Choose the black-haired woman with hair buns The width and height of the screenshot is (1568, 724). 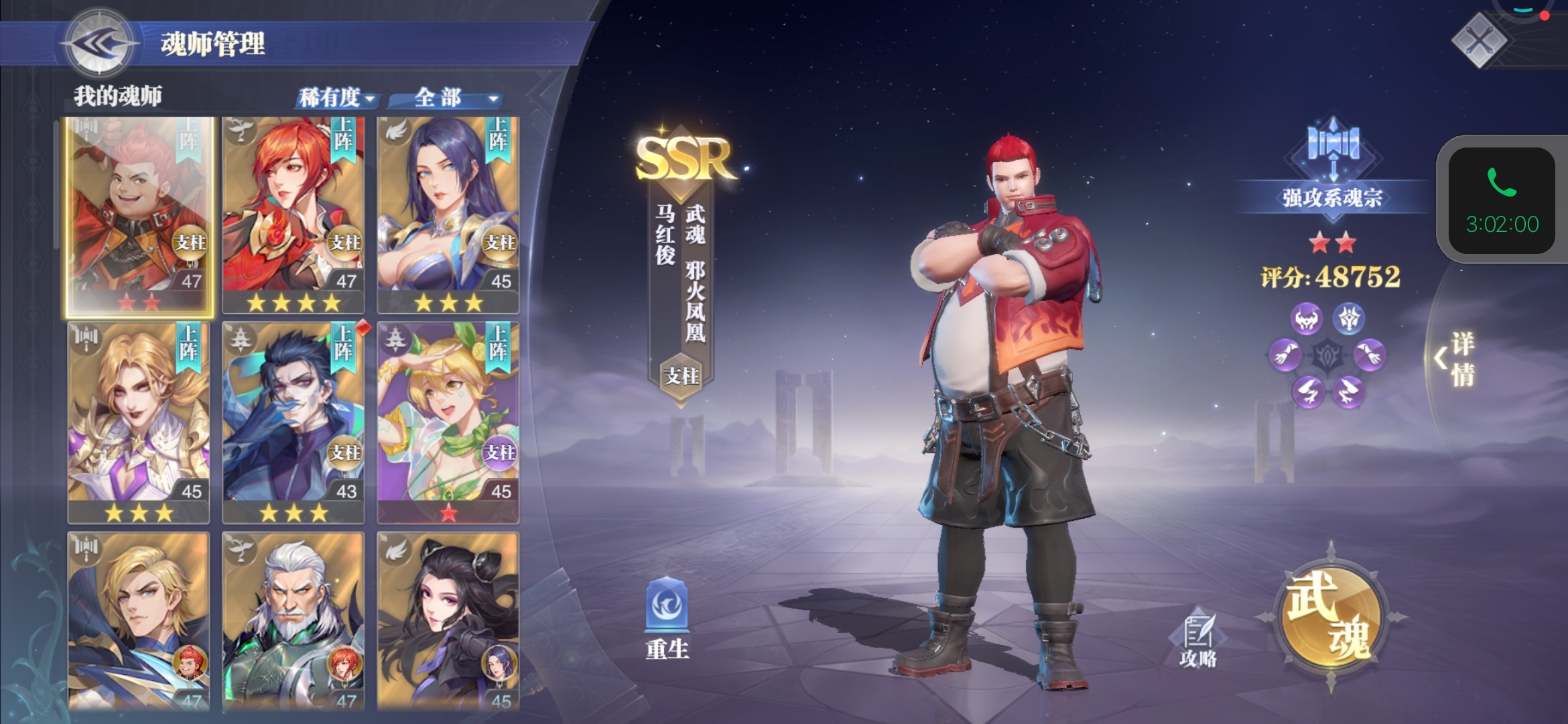(x=448, y=620)
